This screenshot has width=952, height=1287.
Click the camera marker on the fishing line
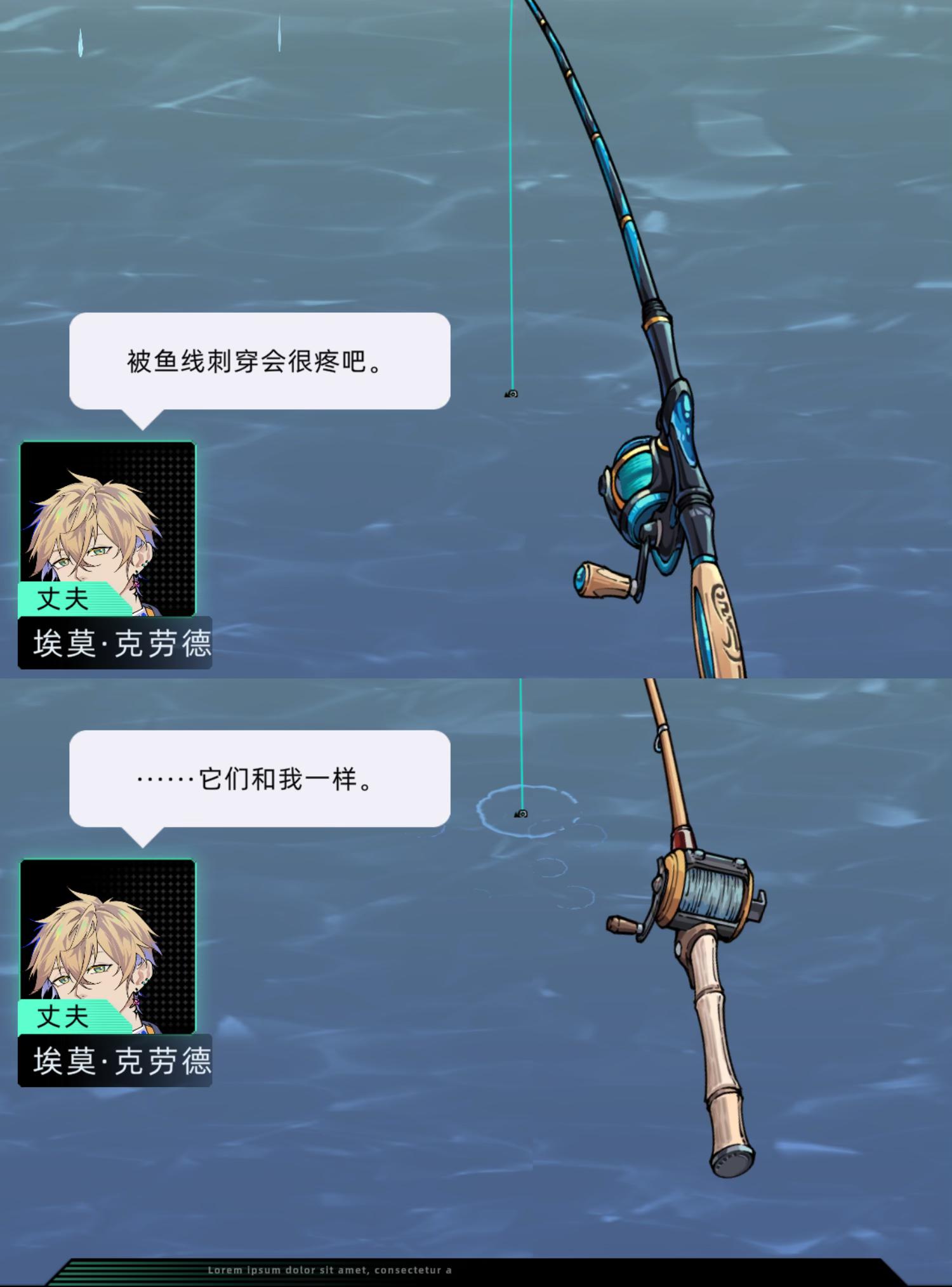click(512, 394)
